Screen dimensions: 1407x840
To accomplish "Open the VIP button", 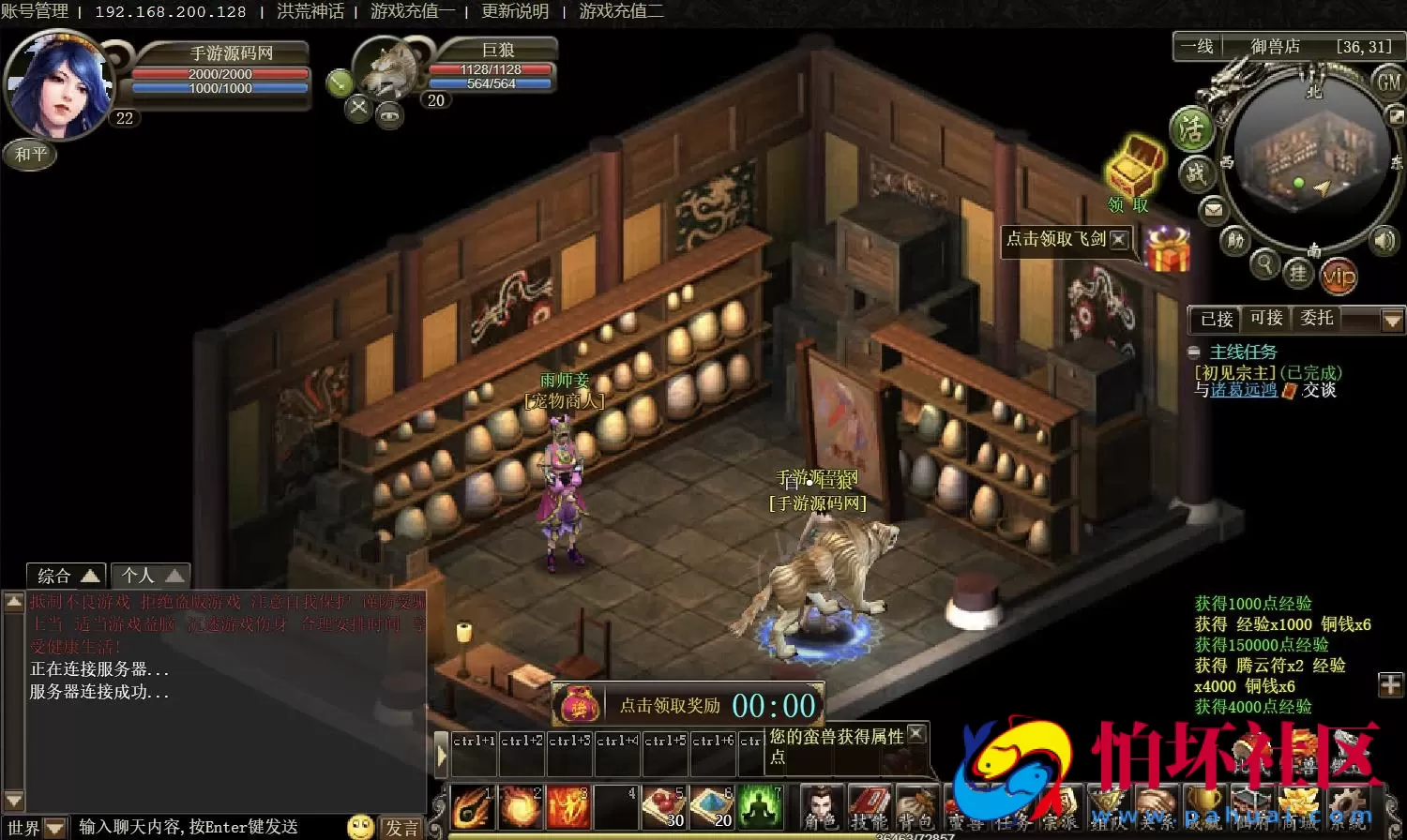I will [x=1339, y=277].
